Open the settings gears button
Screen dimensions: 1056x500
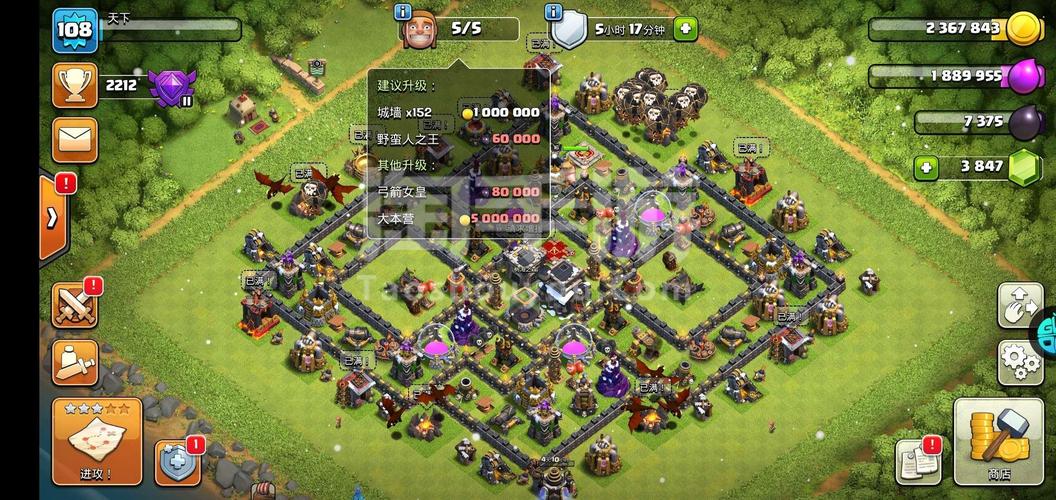[x=1019, y=362]
